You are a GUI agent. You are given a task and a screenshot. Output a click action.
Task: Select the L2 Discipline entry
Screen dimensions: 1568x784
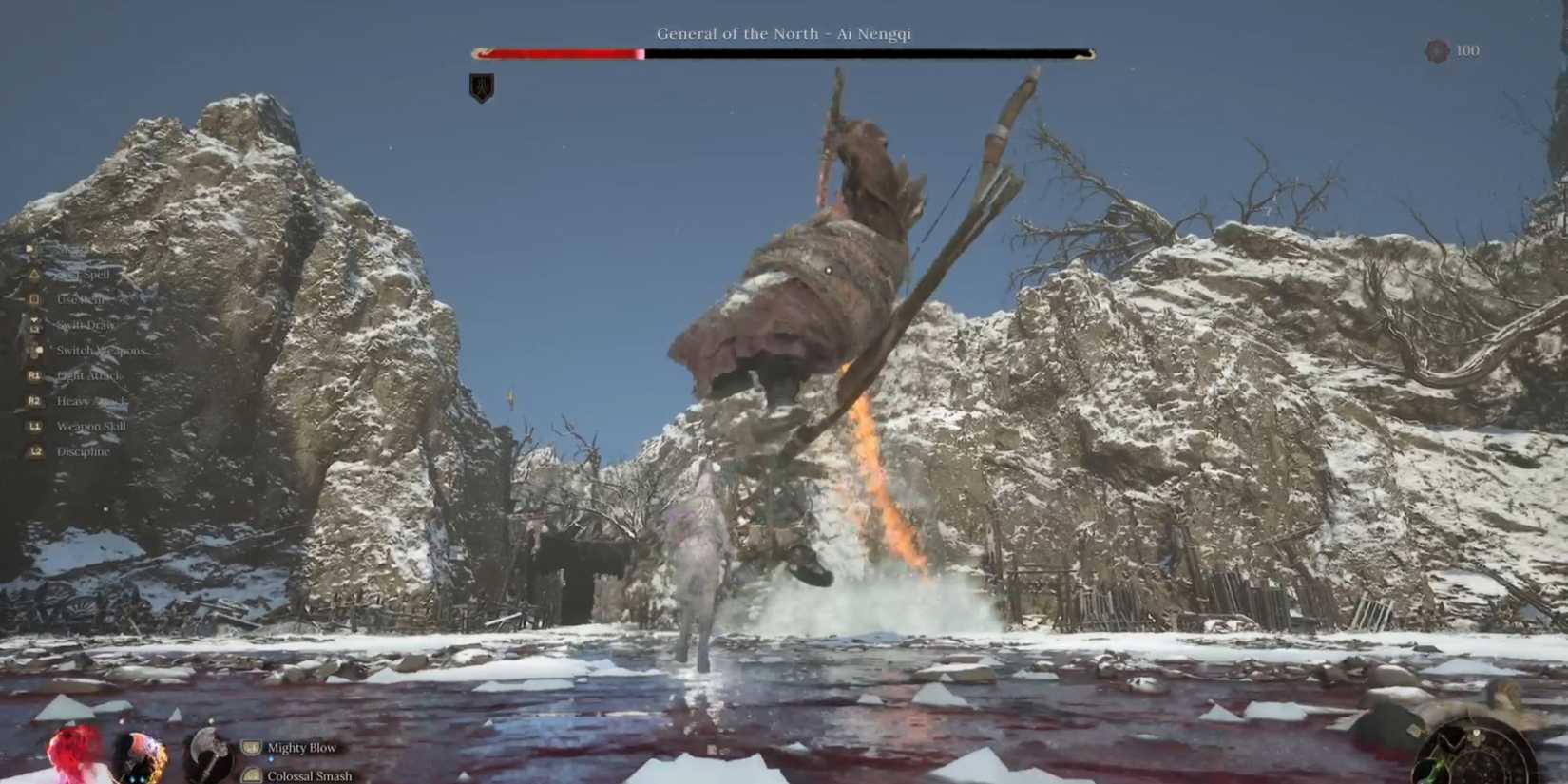(33, 450)
